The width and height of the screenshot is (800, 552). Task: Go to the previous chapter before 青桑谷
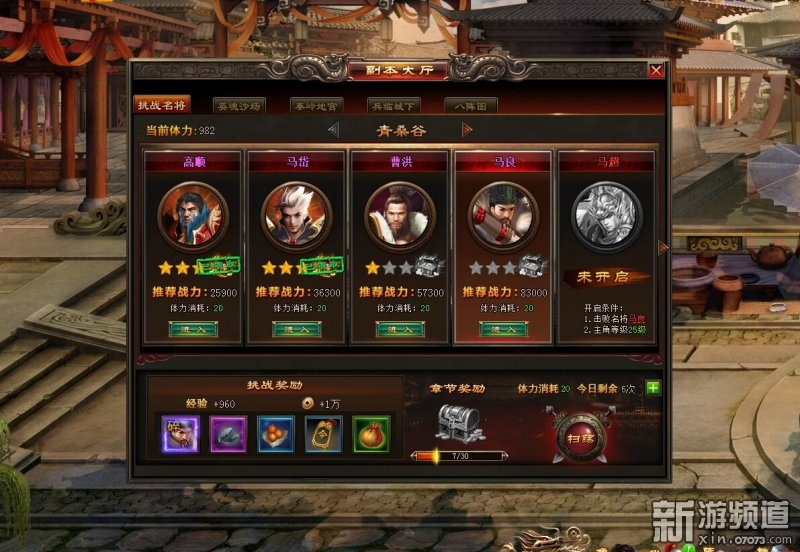coord(333,130)
